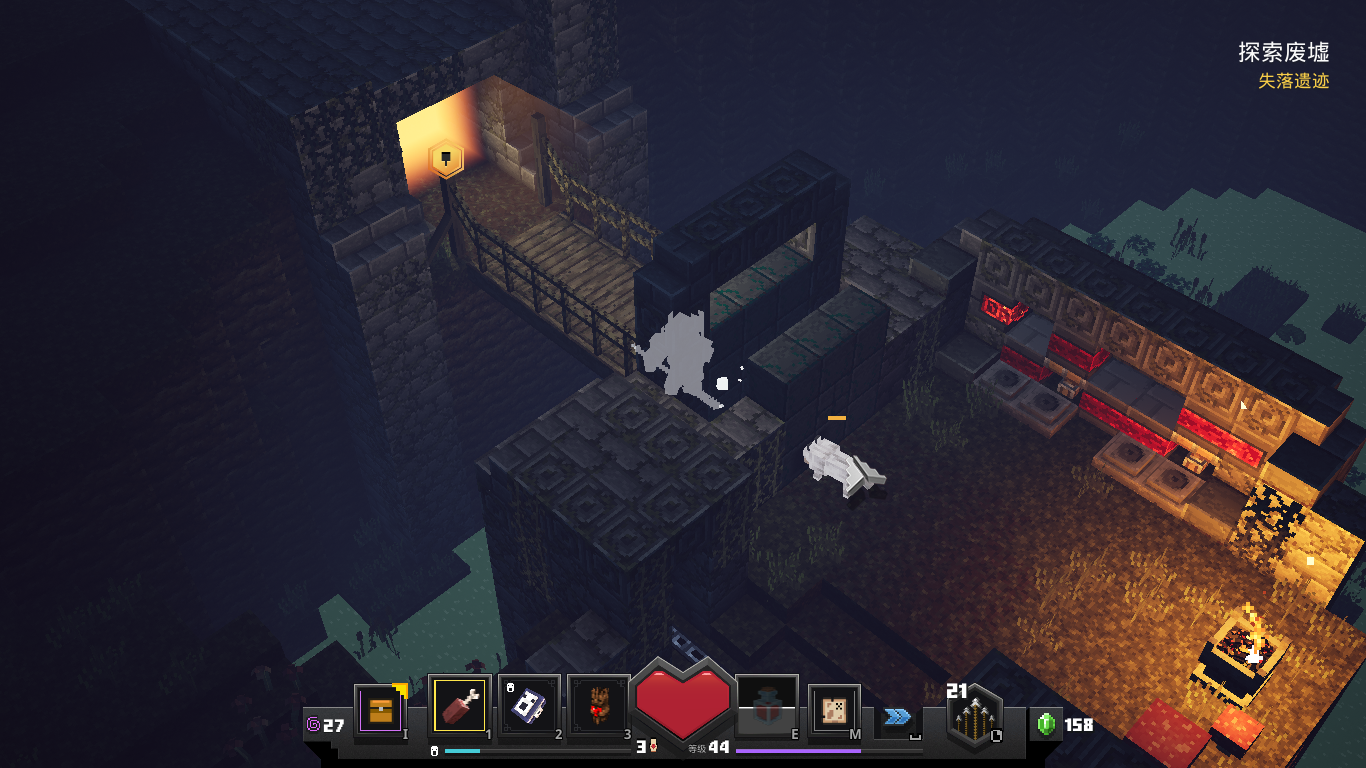Activate the purple tome artifact
The height and width of the screenshot is (768, 1366).
coord(528,706)
